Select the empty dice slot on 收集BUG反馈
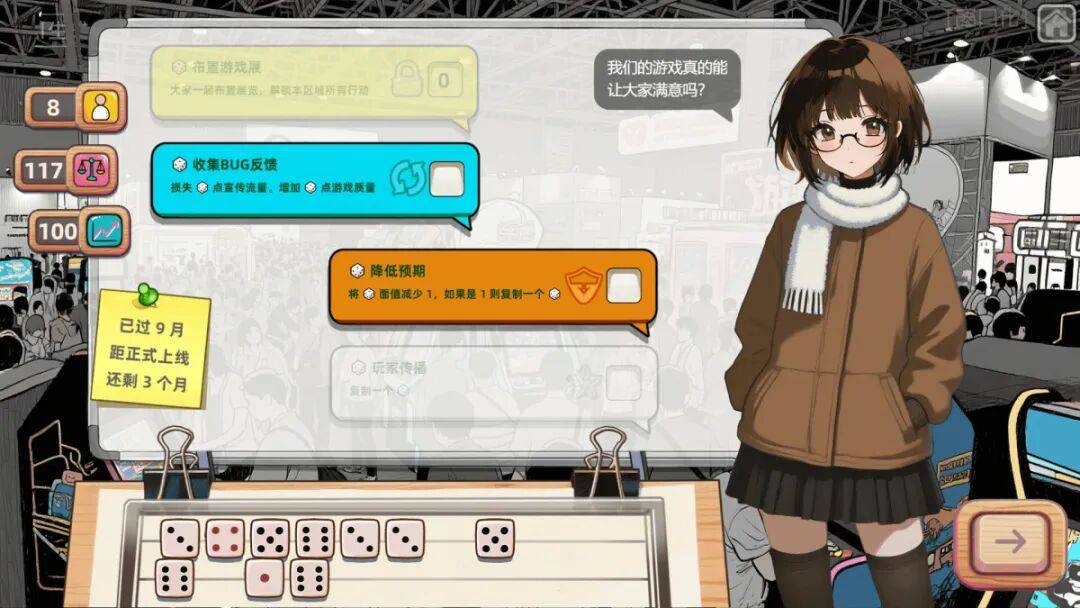The height and width of the screenshot is (608, 1080). pos(446,180)
